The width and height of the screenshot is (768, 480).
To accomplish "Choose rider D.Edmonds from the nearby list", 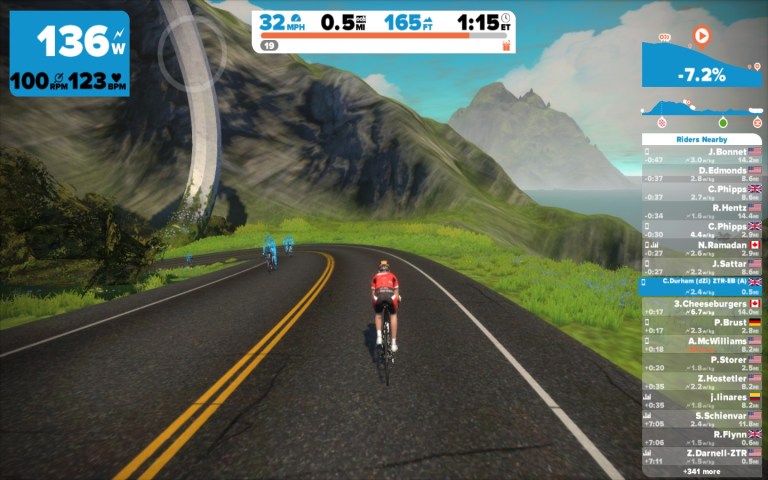I will (702, 174).
